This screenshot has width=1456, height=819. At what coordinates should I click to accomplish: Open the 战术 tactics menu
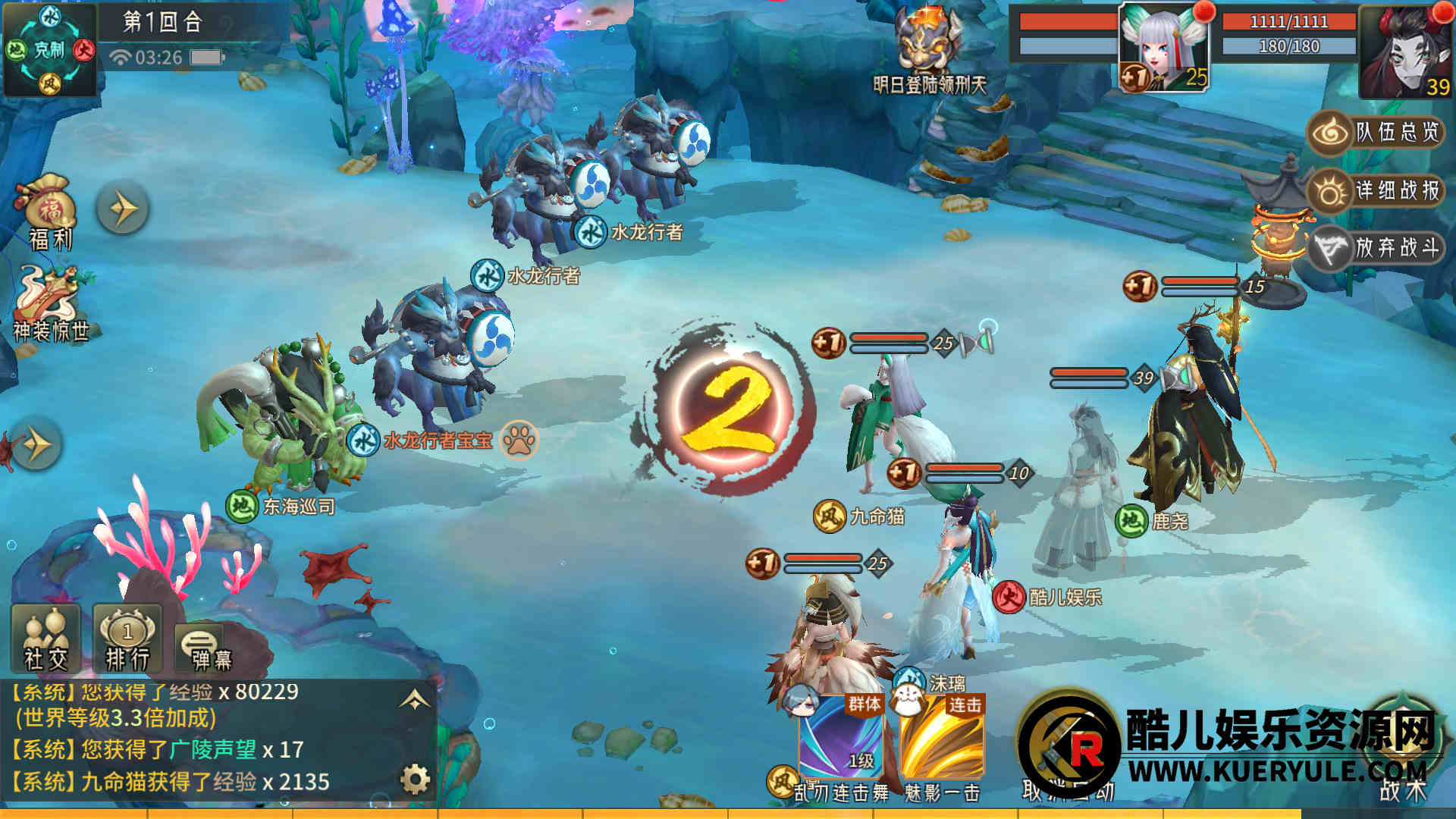tap(1403, 758)
